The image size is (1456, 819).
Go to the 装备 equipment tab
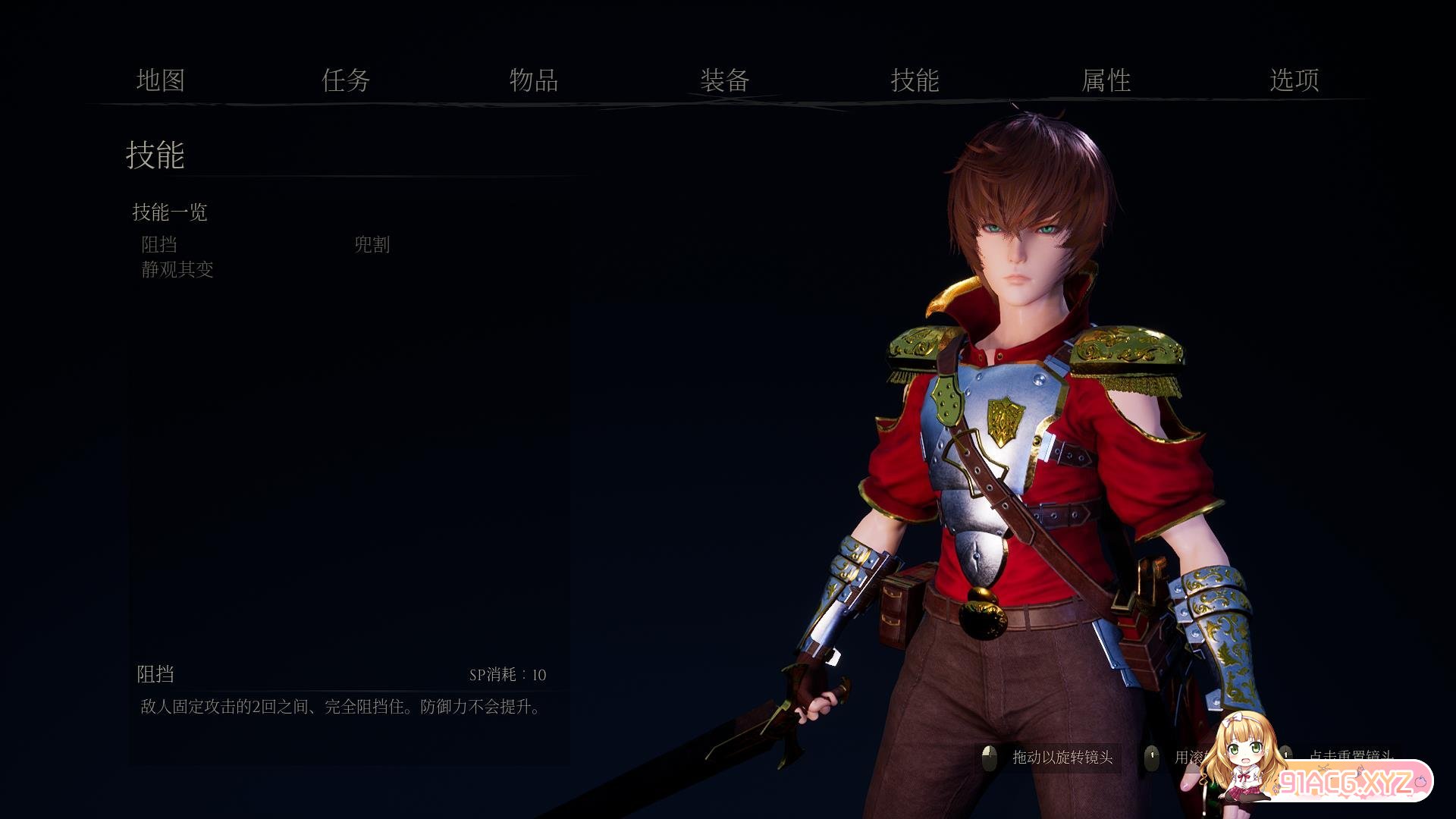tap(725, 80)
